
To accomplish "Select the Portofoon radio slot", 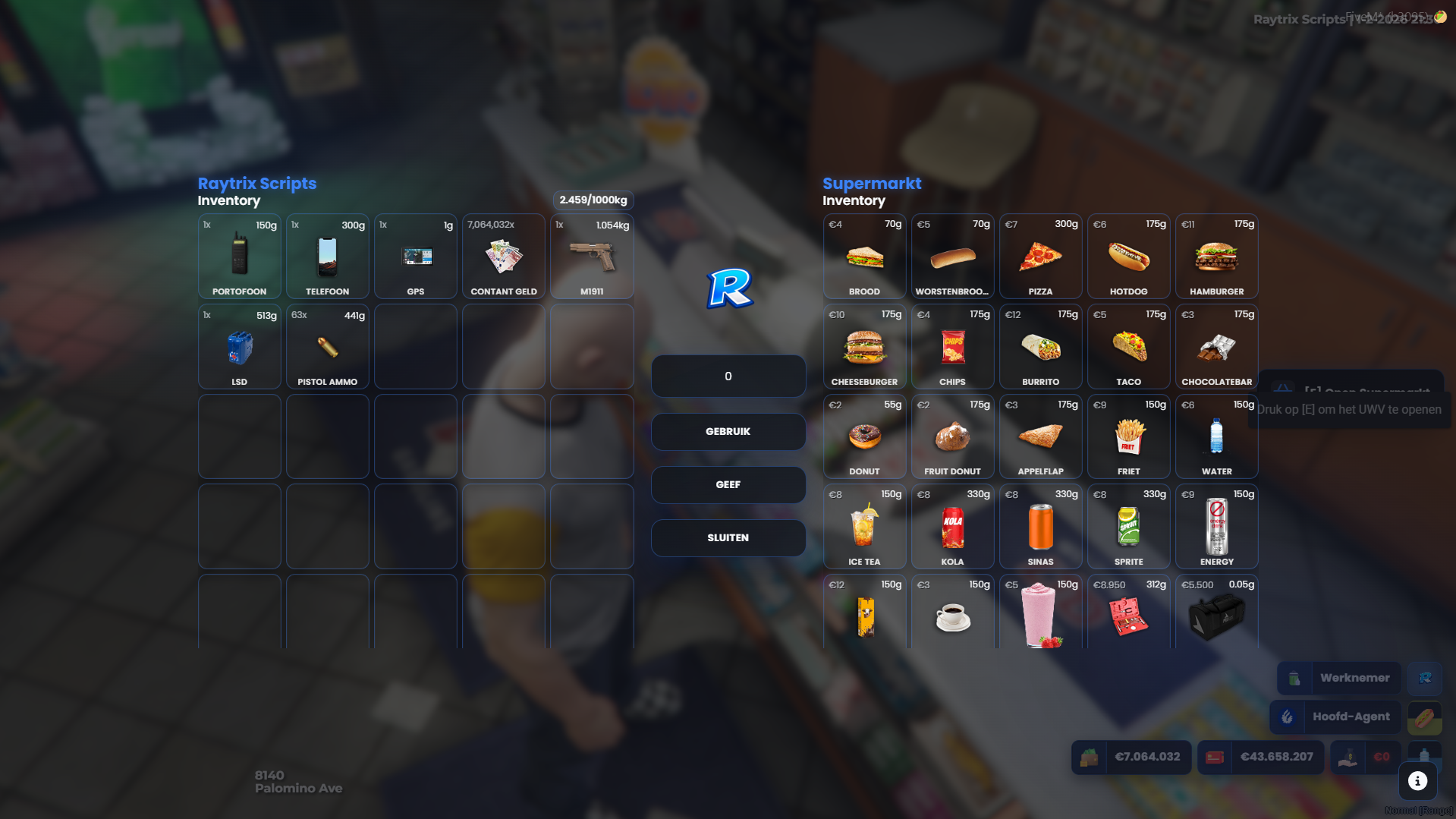I will (x=239, y=257).
